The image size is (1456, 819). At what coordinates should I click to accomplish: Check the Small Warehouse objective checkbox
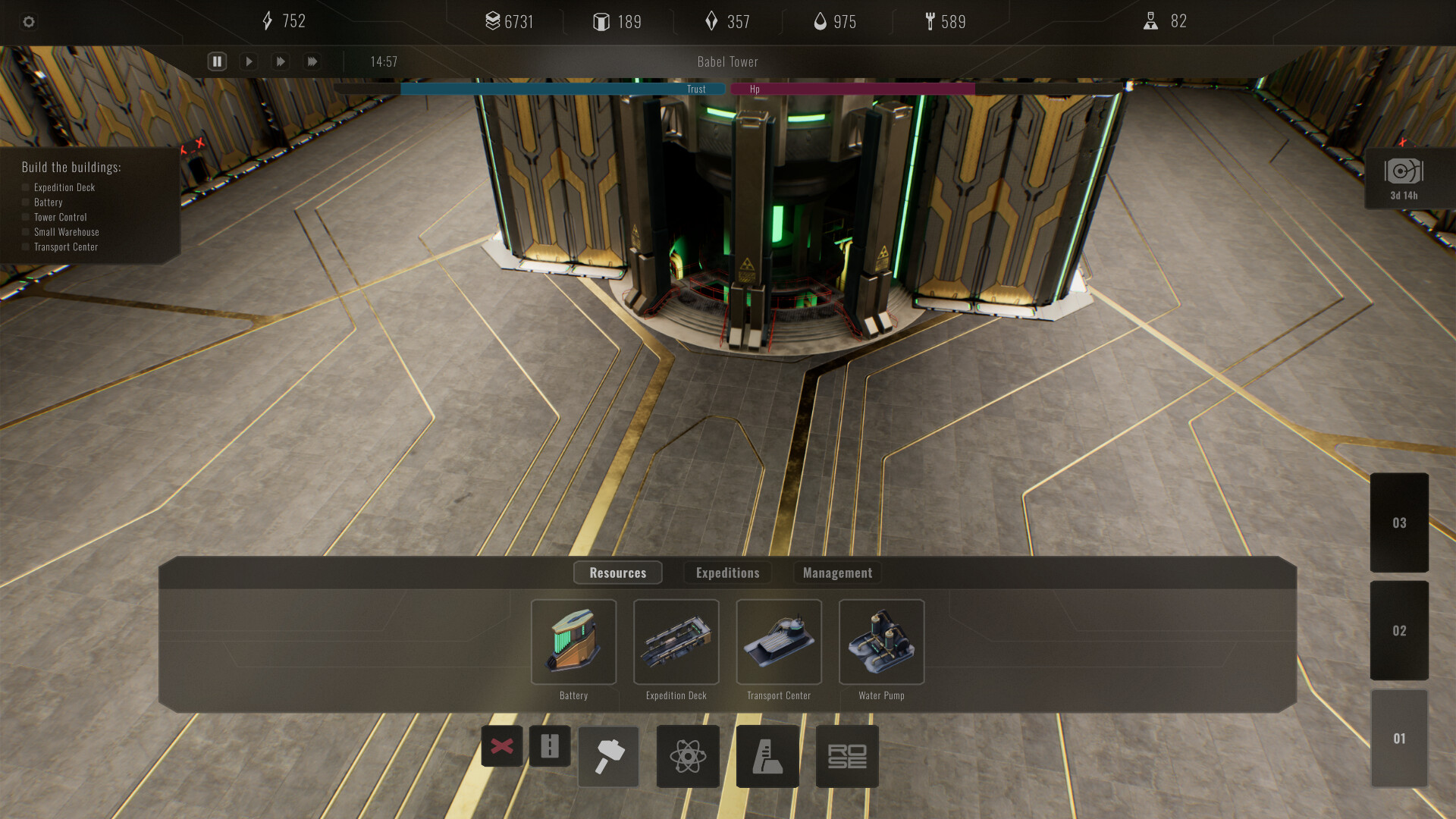pyautogui.click(x=25, y=231)
